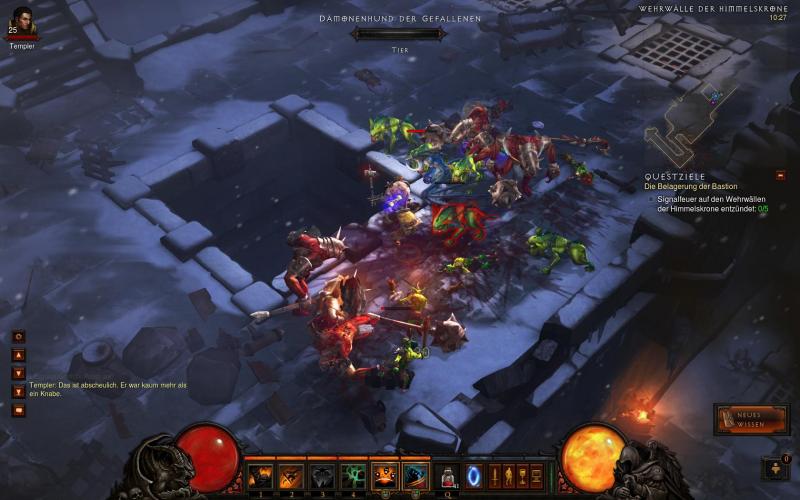Open the achievements chalice button
This screenshot has width=800, height=500.
[x=522, y=476]
